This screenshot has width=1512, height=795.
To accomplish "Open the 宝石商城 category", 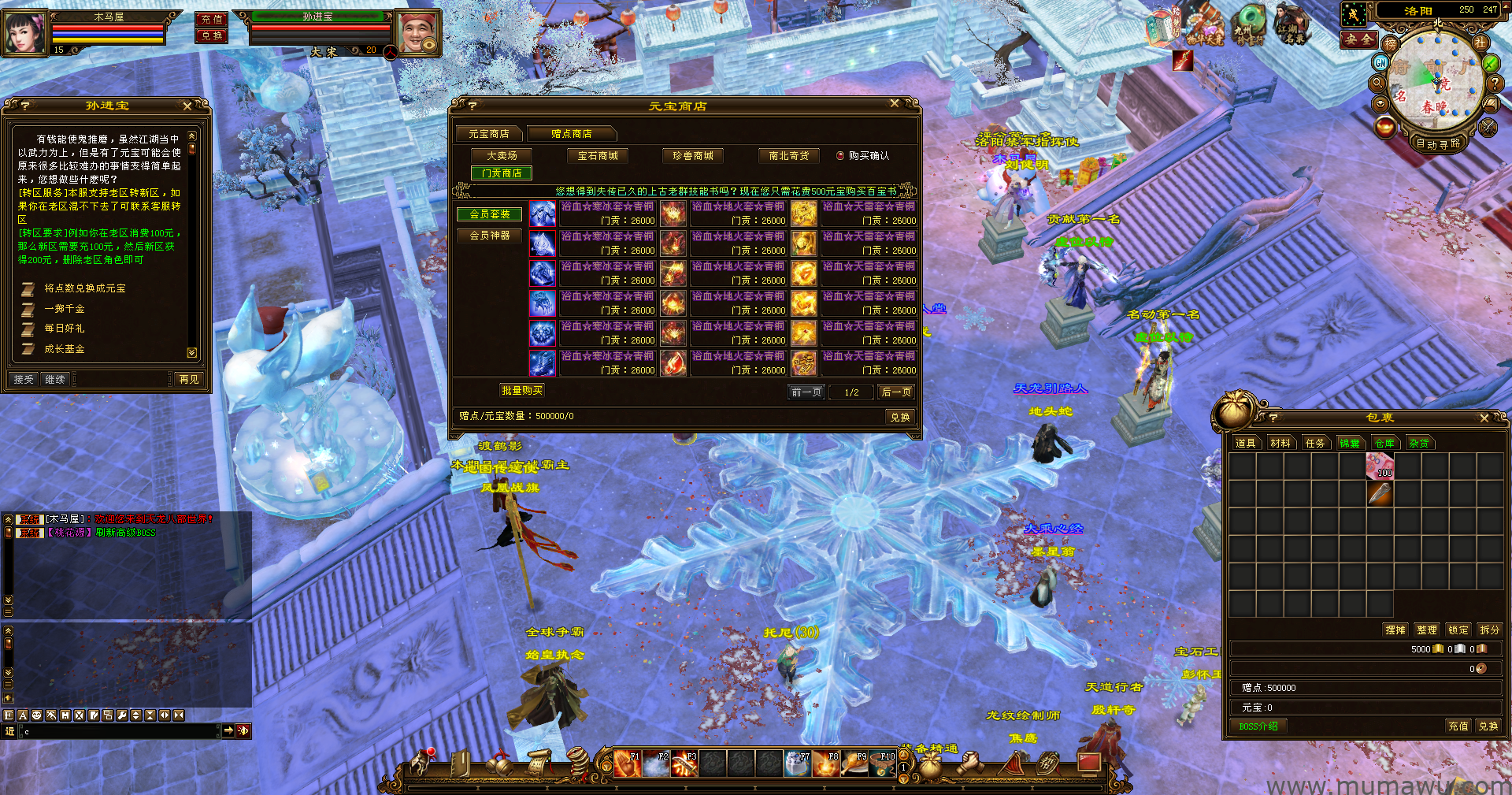I will tap(598, 156).
